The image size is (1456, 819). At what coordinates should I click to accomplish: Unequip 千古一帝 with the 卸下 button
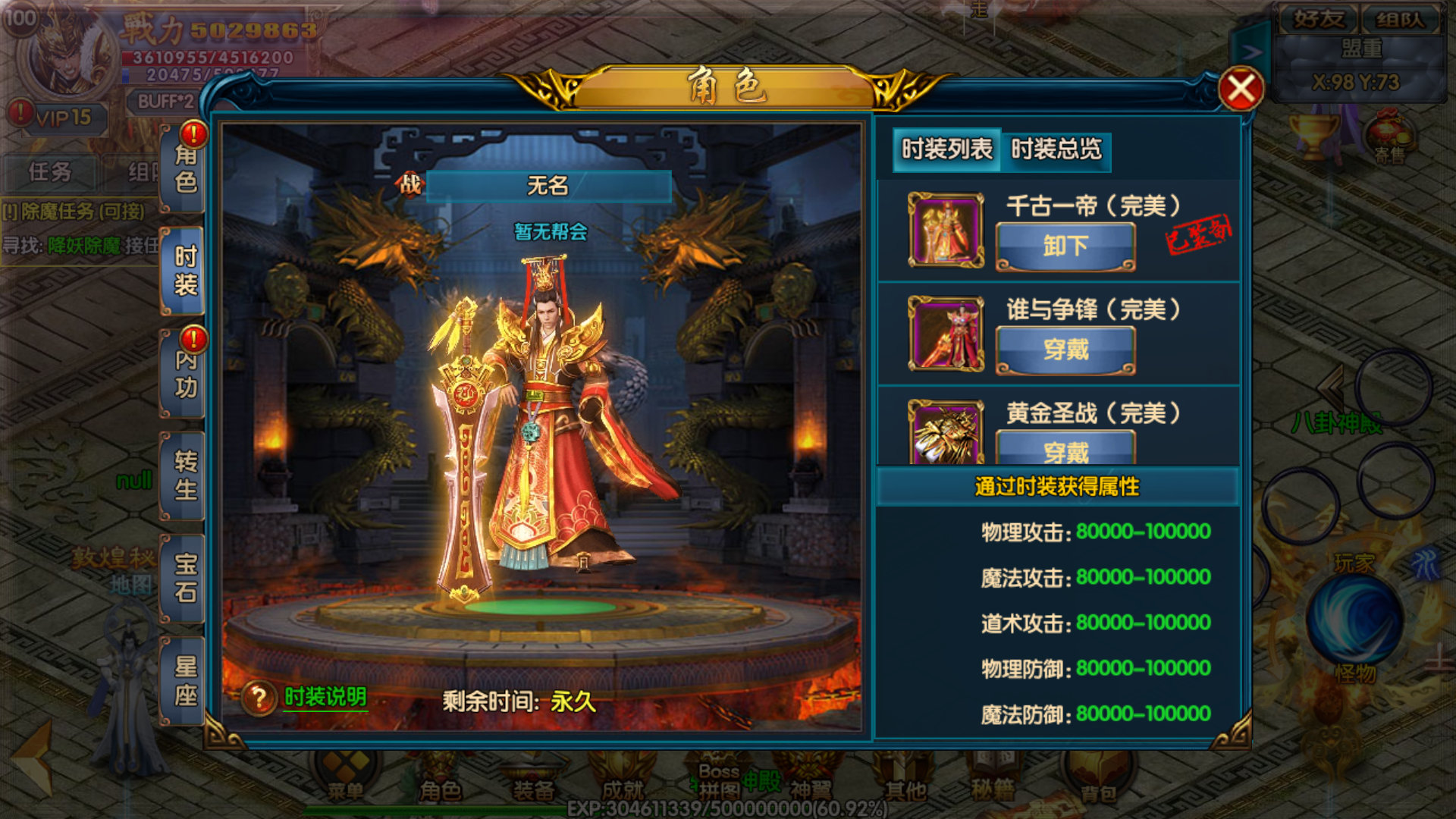point(1065,246)
